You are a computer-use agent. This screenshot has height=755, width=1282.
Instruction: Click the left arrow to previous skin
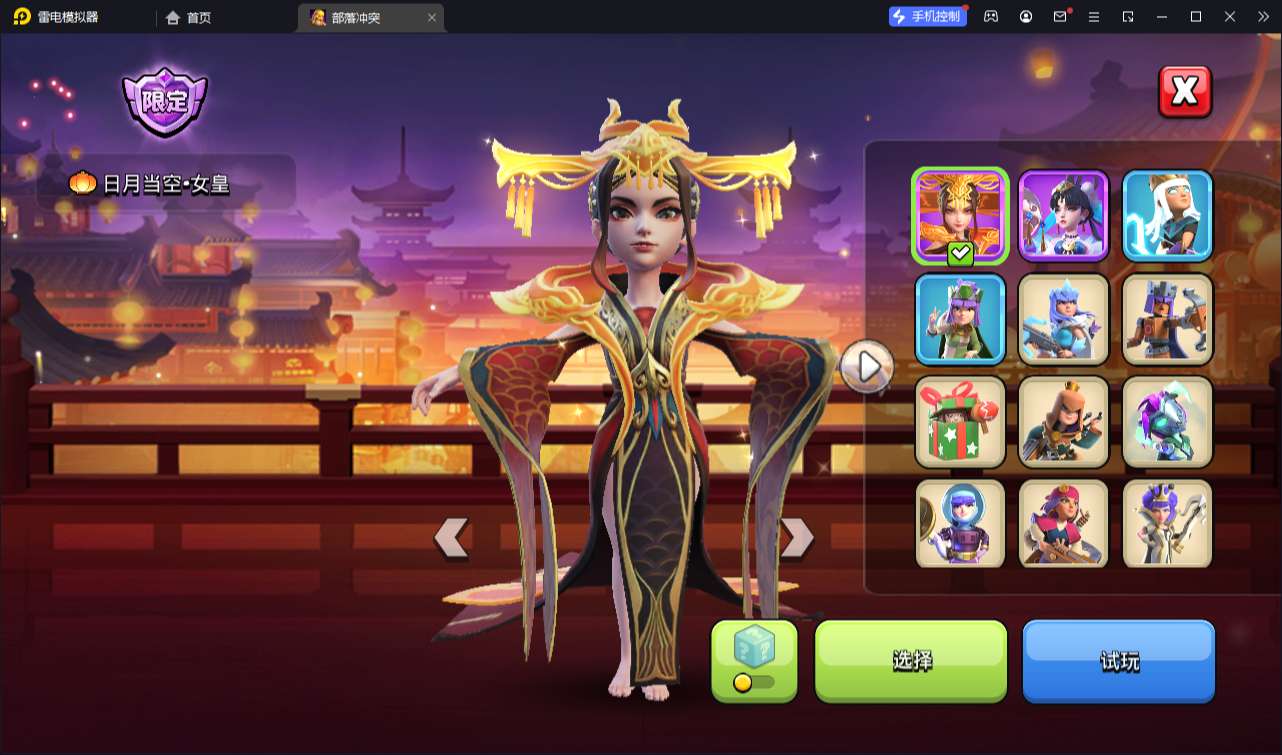[x=451, y=537]
